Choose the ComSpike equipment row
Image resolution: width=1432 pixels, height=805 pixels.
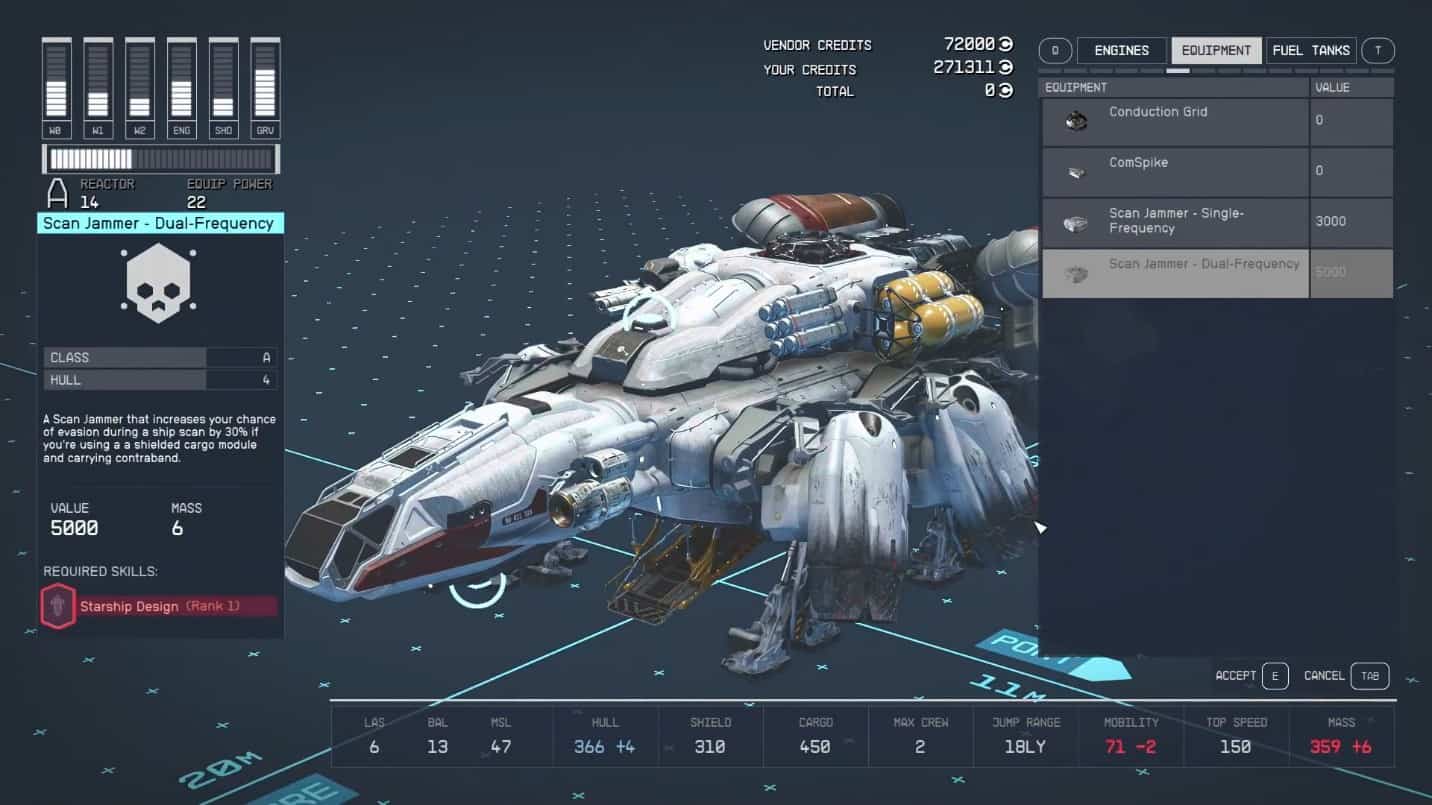pyautogui.click(x=1175, y=172)
